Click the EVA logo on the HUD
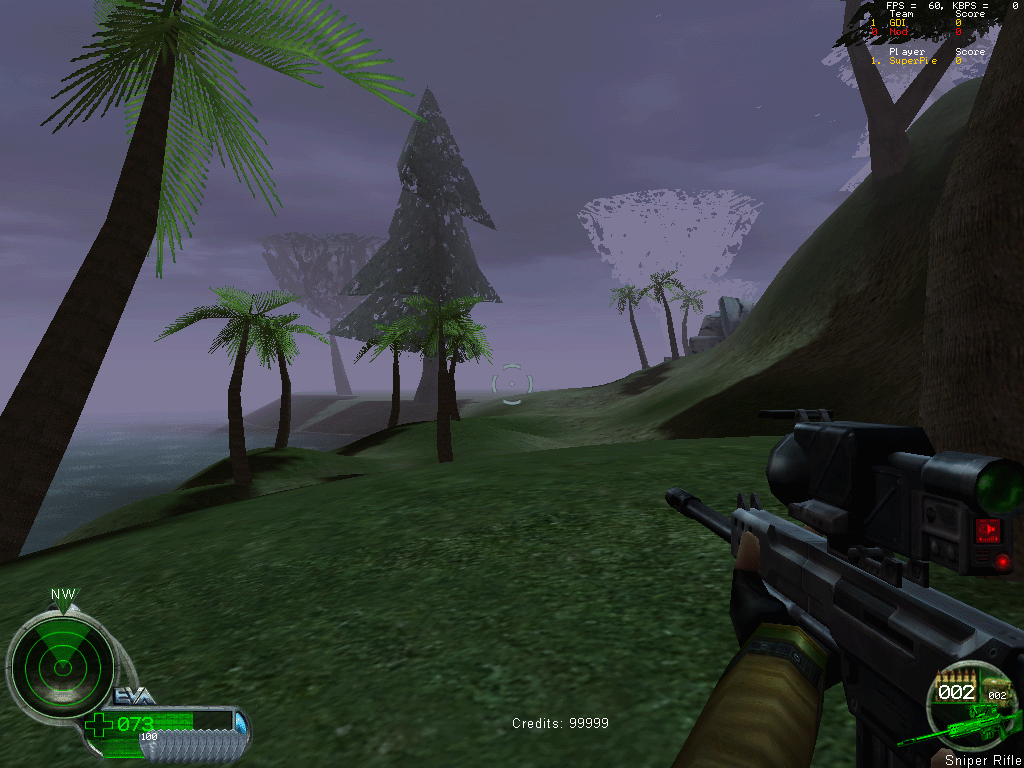This screenshot has width=1024, height=768. (134, 696)
